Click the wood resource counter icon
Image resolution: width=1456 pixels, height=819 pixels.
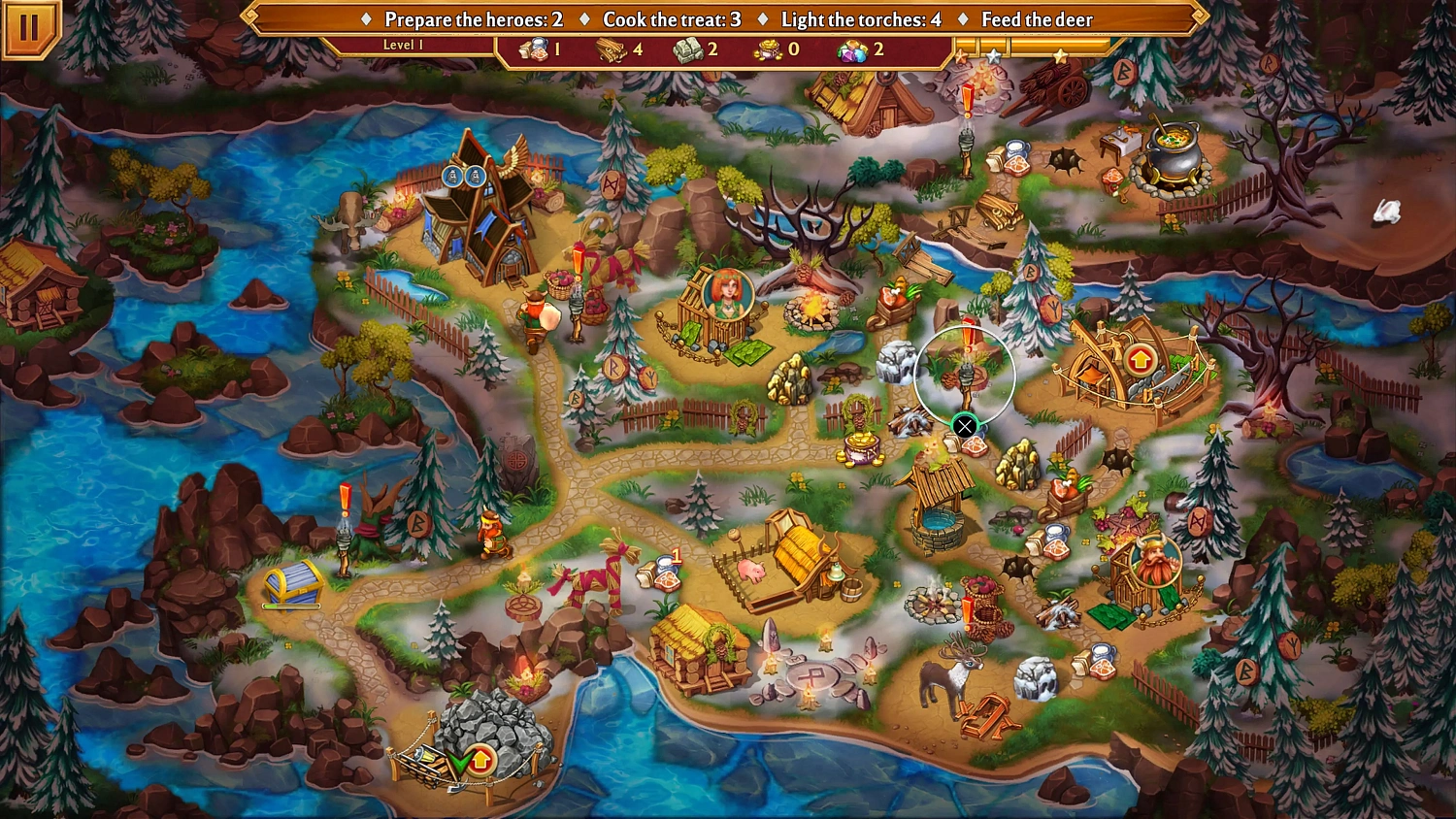(612, 49)
